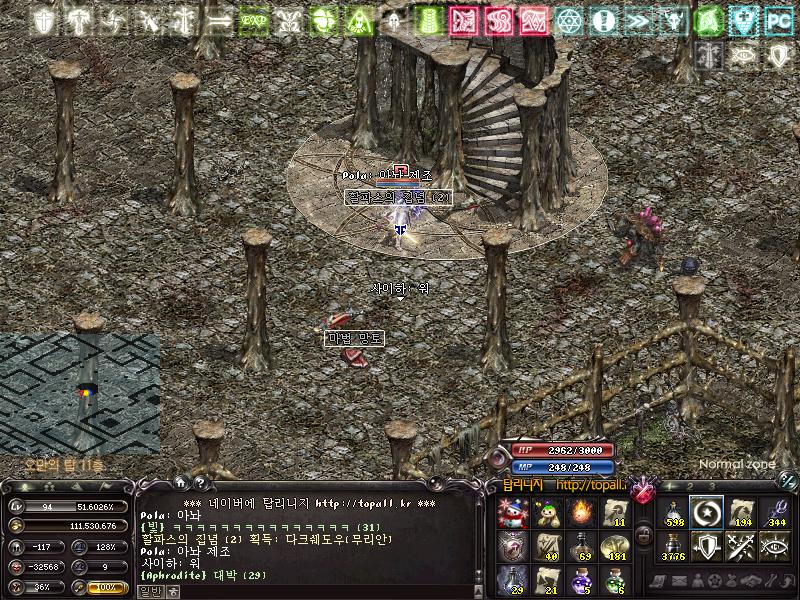800x600 pixels.
Task: Use the green potion with 6 left
Action: coord(614,580)
